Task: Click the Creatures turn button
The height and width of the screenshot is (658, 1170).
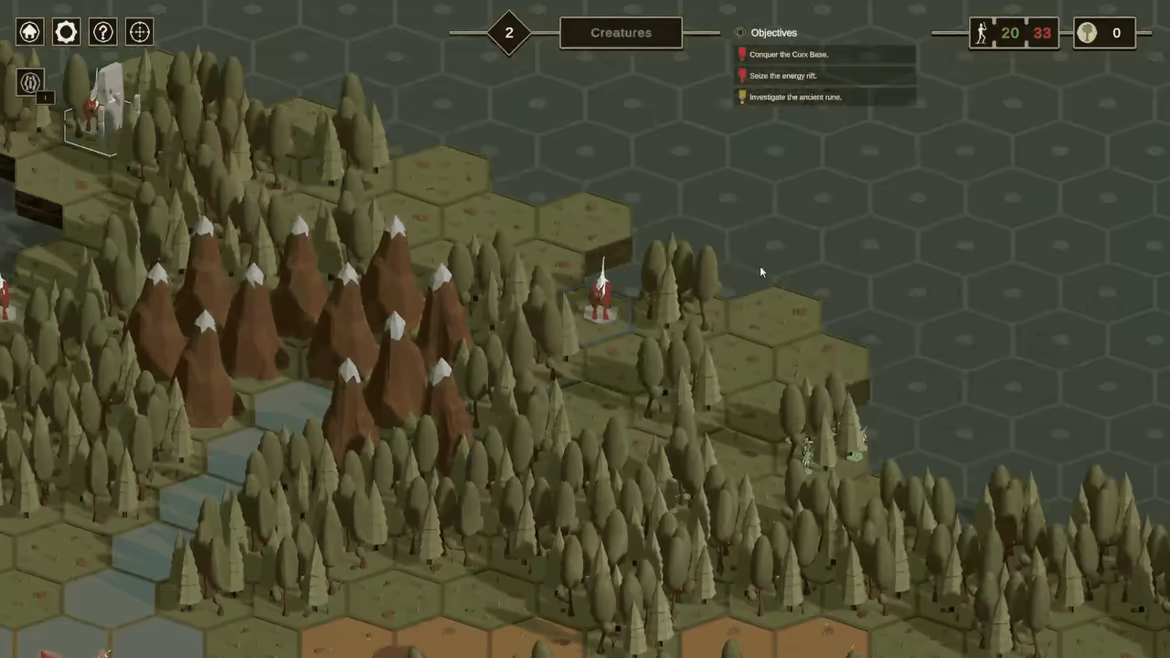Action: click(x=620, y=33)
